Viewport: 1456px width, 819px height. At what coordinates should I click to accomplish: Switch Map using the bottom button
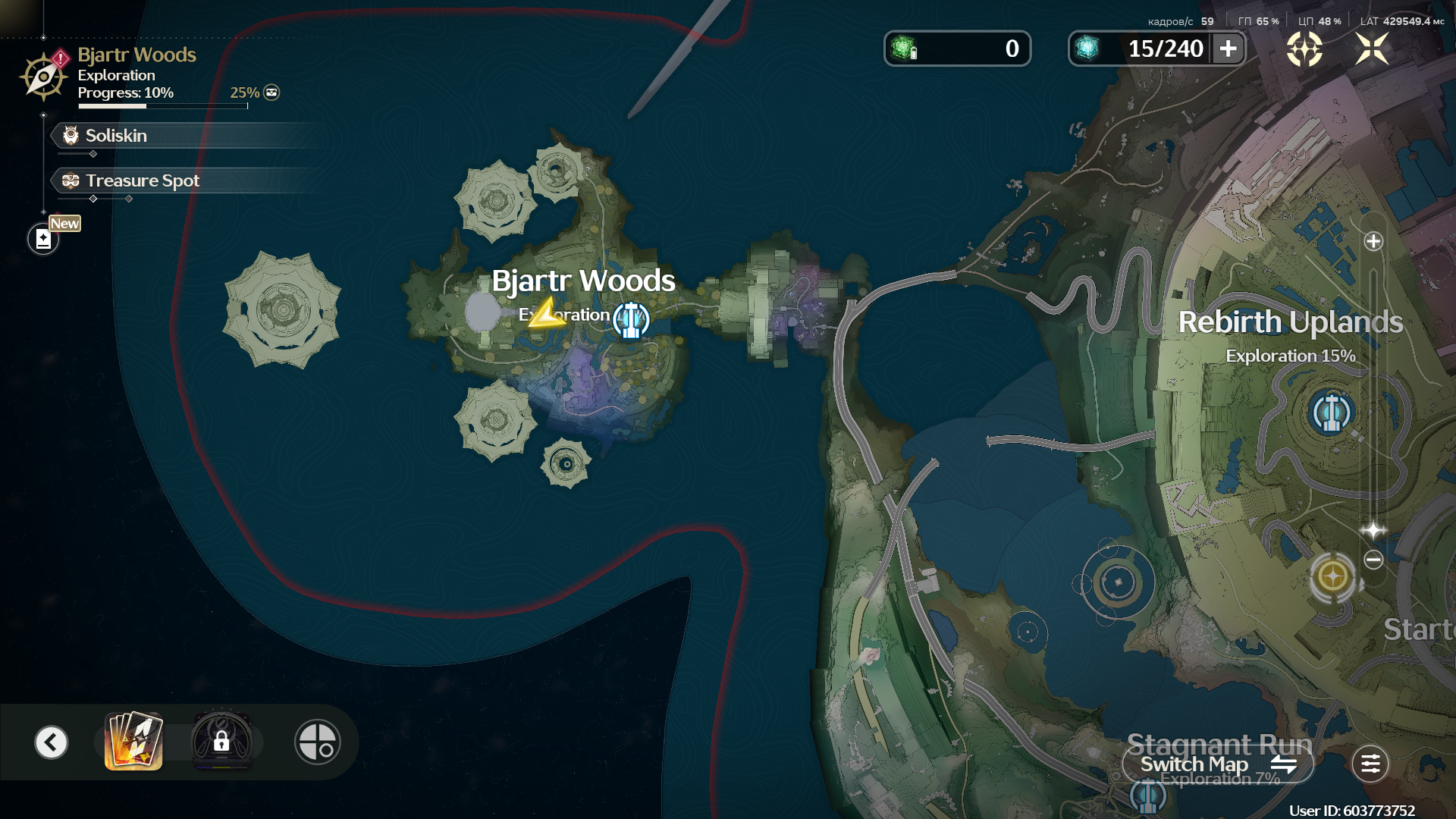point(1218,764)
